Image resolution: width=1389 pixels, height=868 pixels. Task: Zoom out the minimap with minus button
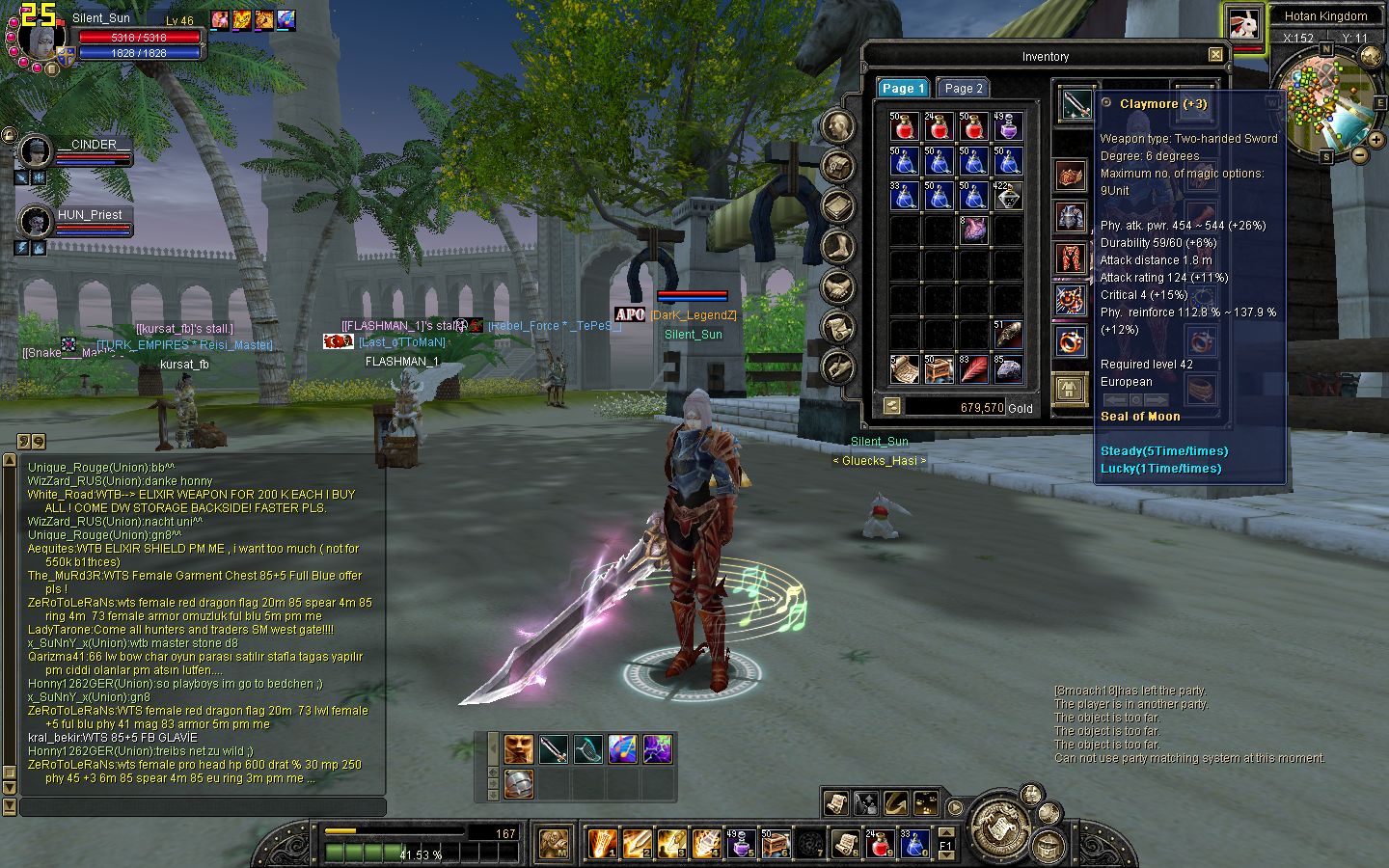(1360, 154)
